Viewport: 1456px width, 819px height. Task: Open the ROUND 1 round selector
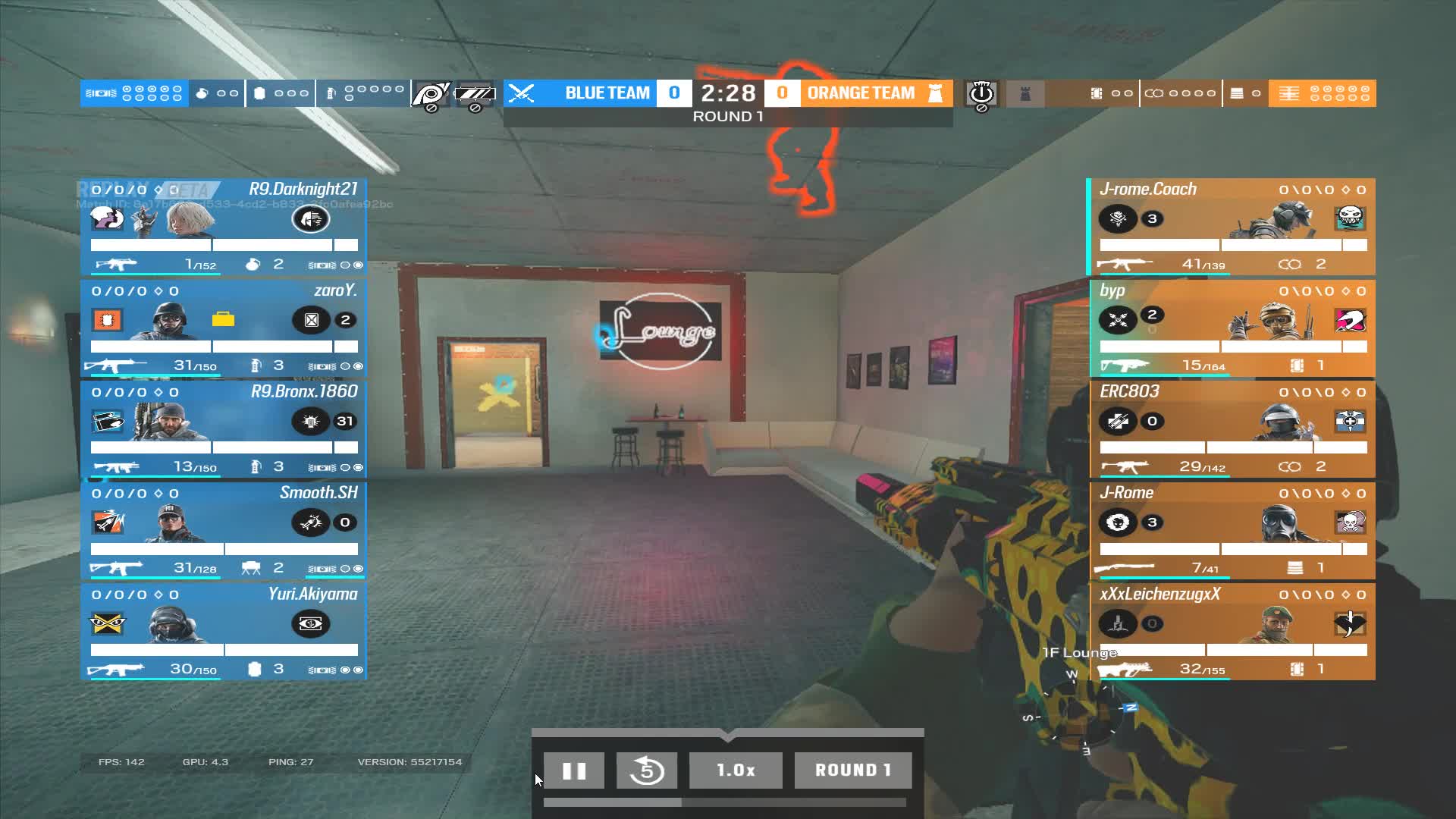(852, 770)
